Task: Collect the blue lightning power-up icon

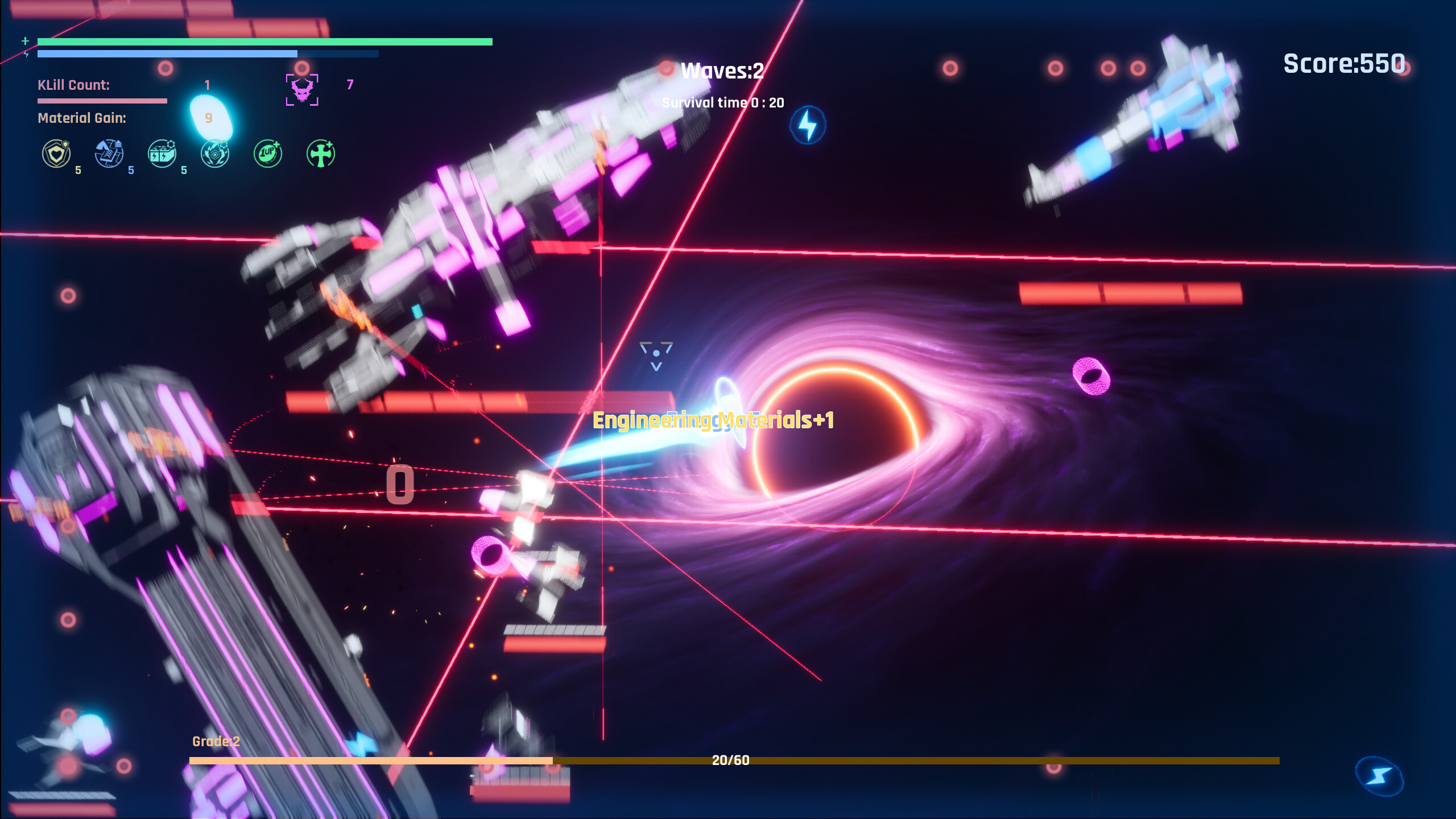Action: [x=808, y=125]
